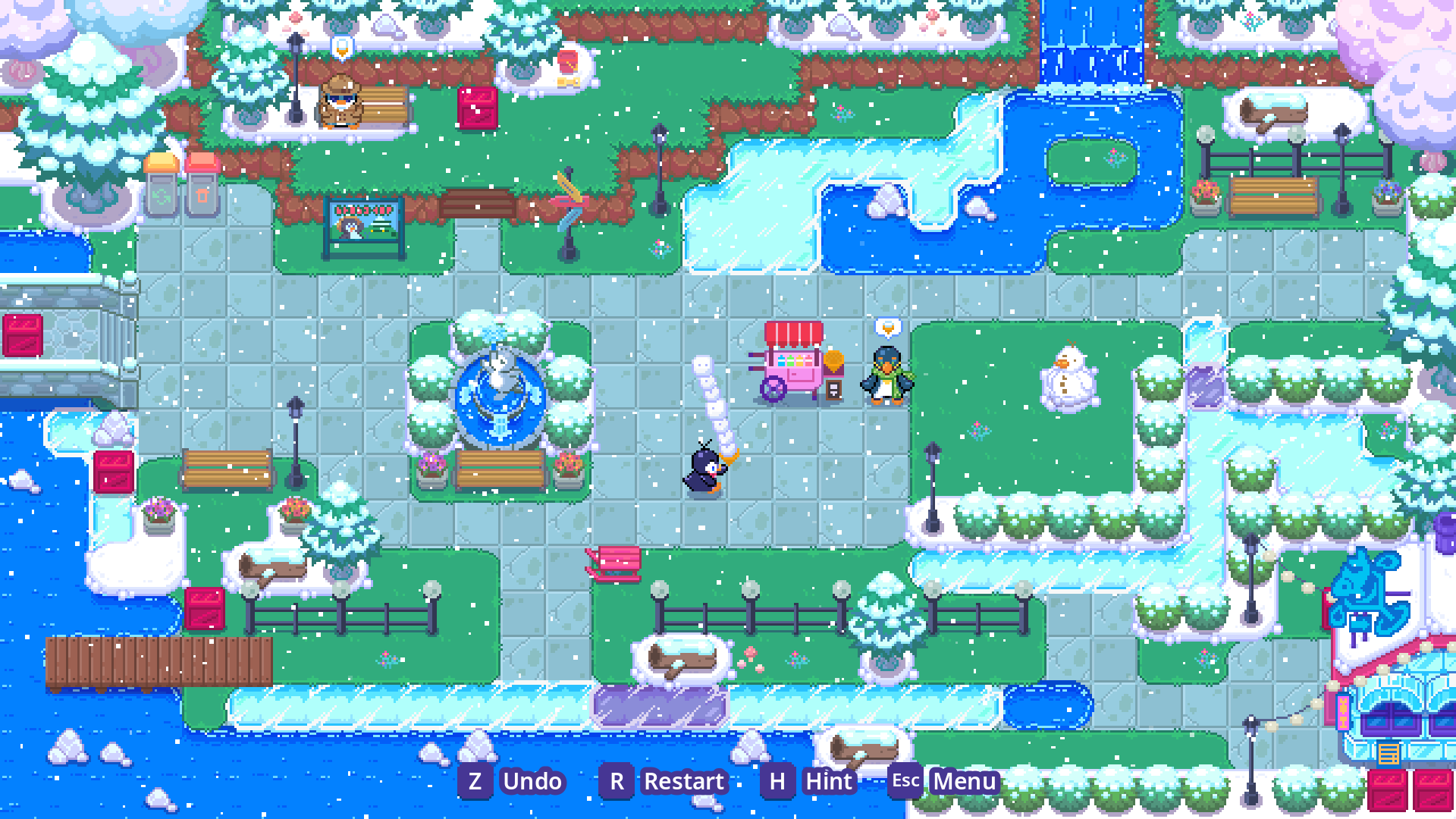Open the Menu
The width and height of the screenshot is (1456, 819).
(964, 781)
